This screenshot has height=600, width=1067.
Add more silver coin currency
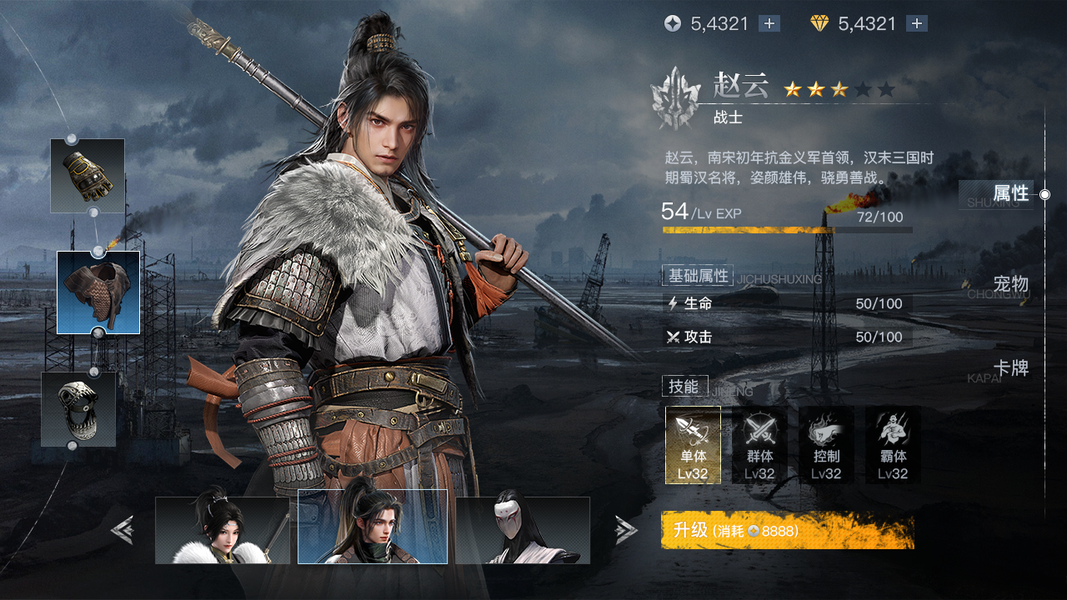coord(769,24)
